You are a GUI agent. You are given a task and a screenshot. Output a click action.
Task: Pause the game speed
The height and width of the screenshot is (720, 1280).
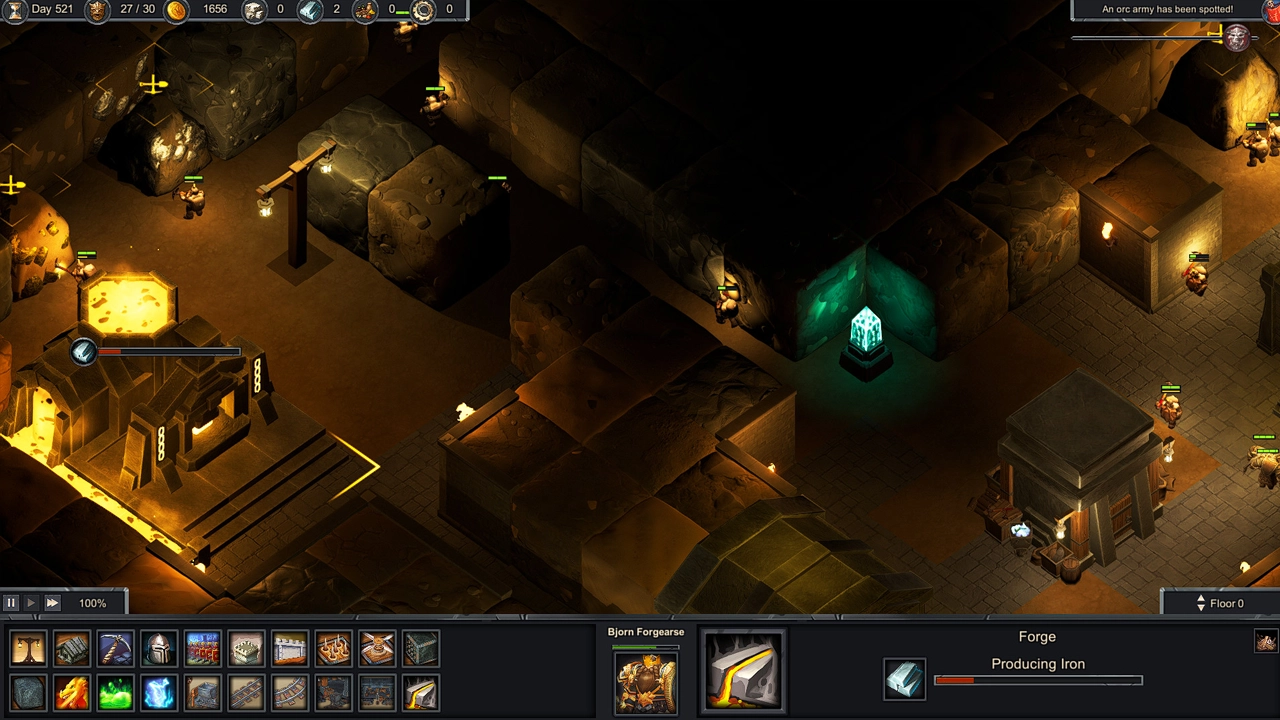pyautogui.click(x=11, y=603)
